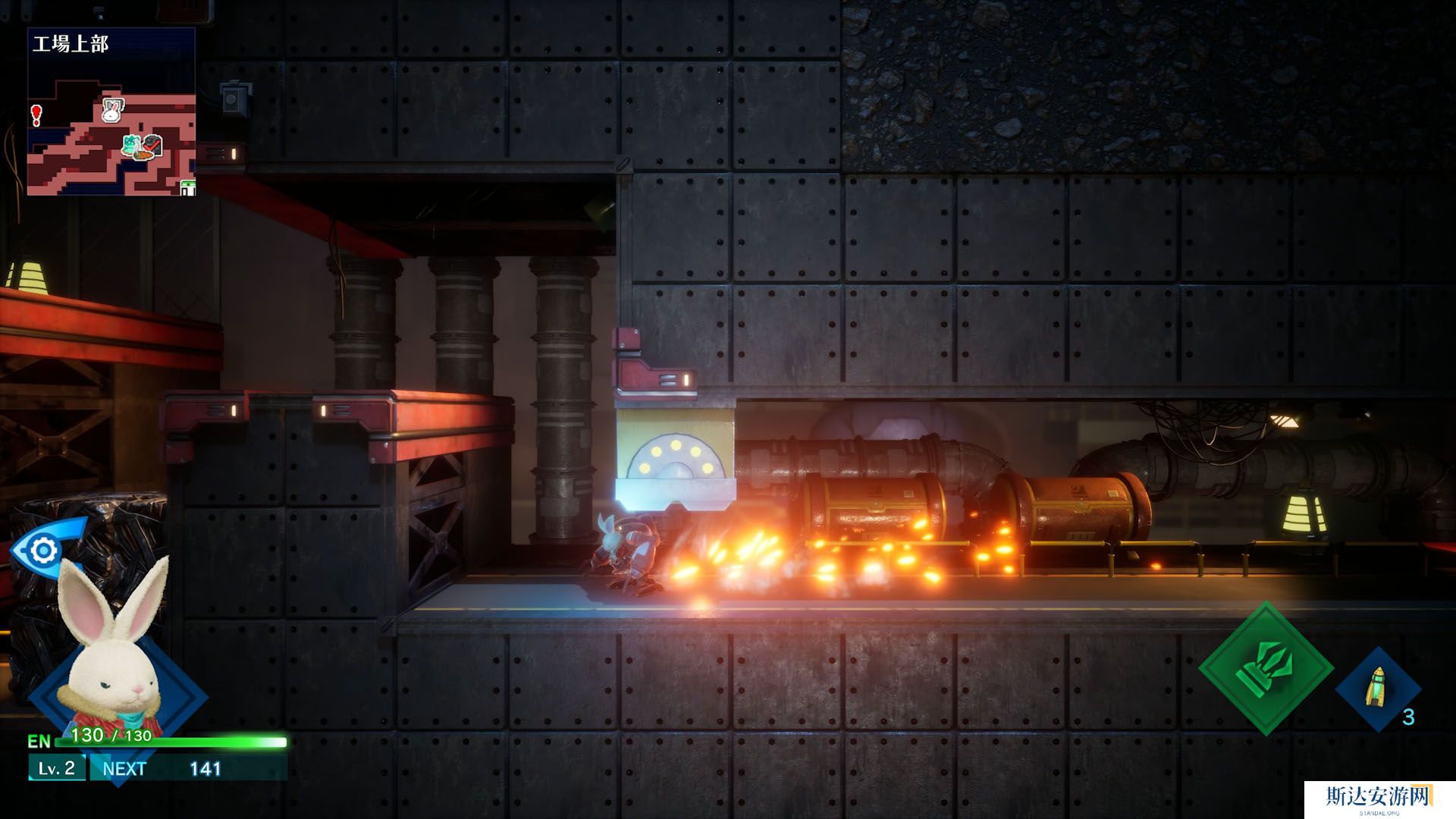Tap the blue gear eye scan icon
1456x819 pixels.
42,549
